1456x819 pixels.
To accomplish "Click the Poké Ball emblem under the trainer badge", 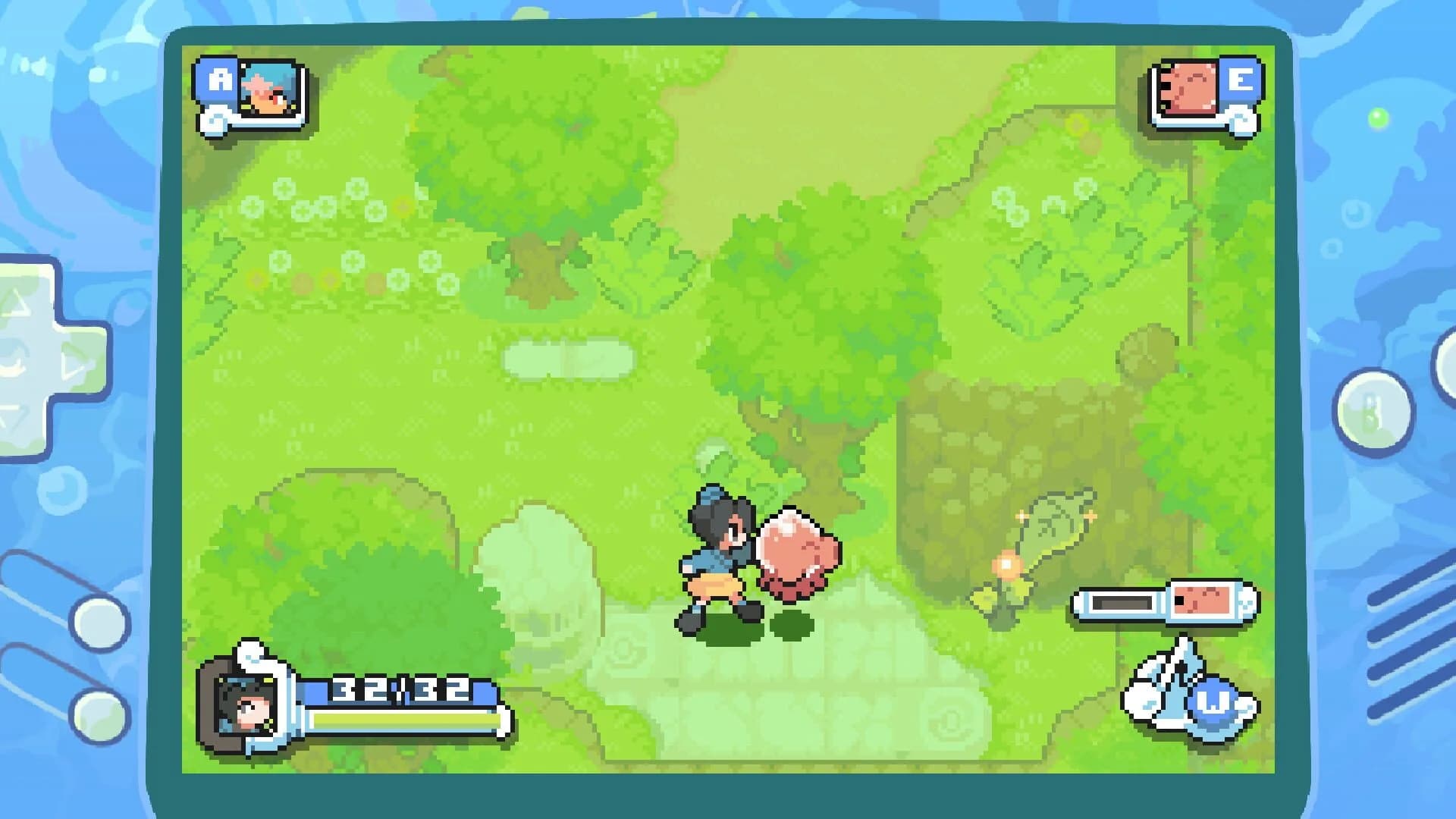I will (x=215, y=119).
